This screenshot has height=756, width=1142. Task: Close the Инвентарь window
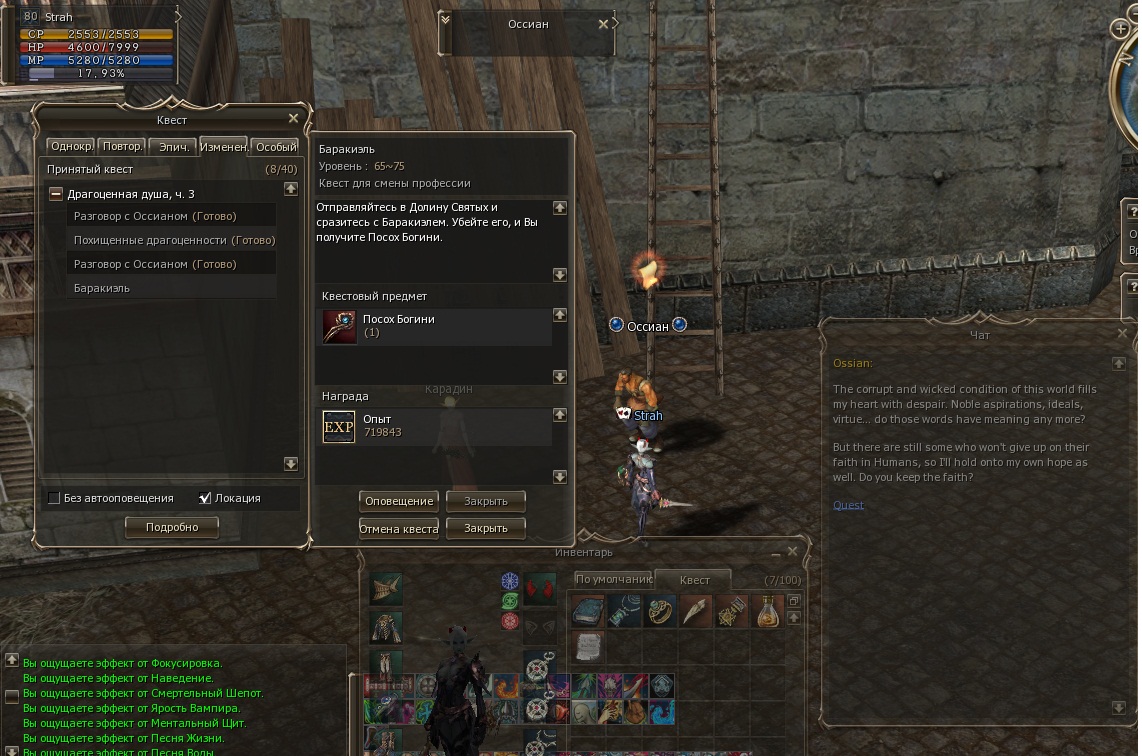click(793, 552)
